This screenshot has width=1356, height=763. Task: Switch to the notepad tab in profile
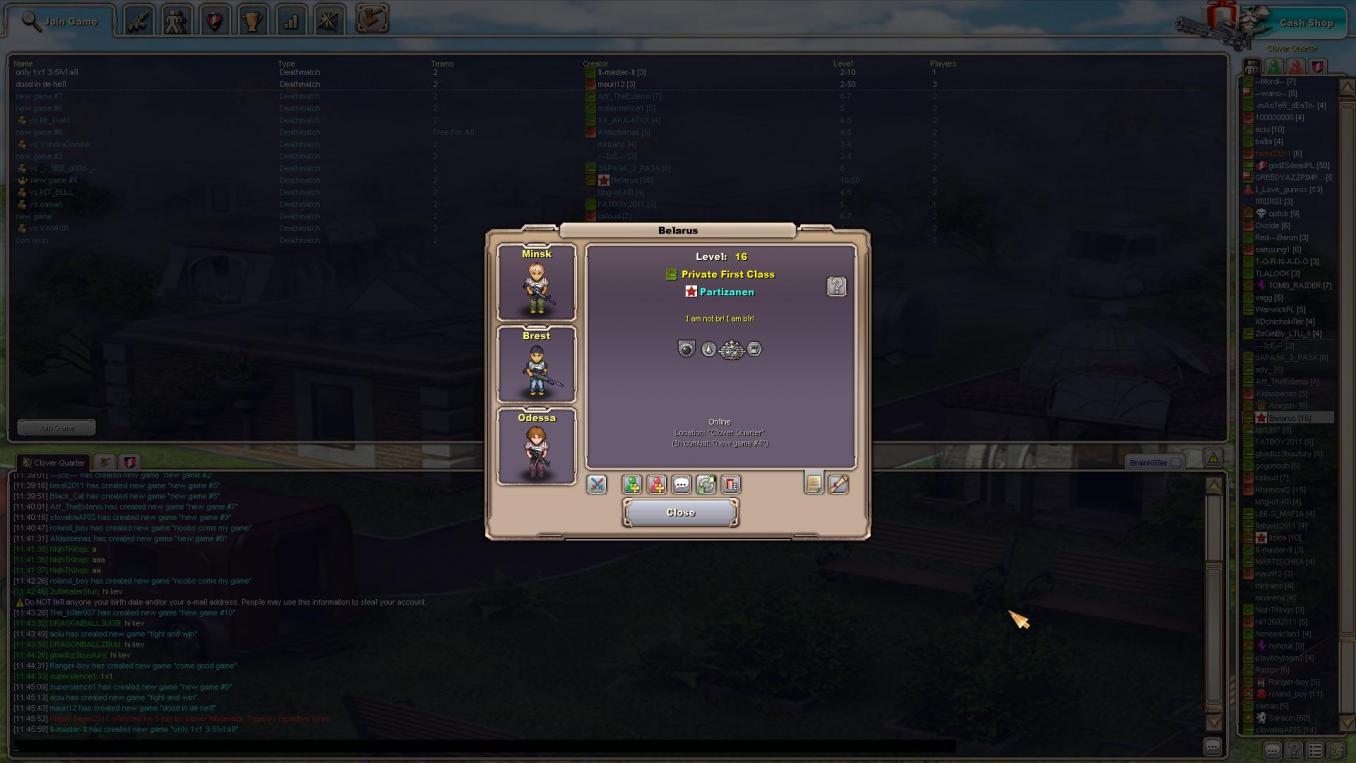tap(814, 484)
